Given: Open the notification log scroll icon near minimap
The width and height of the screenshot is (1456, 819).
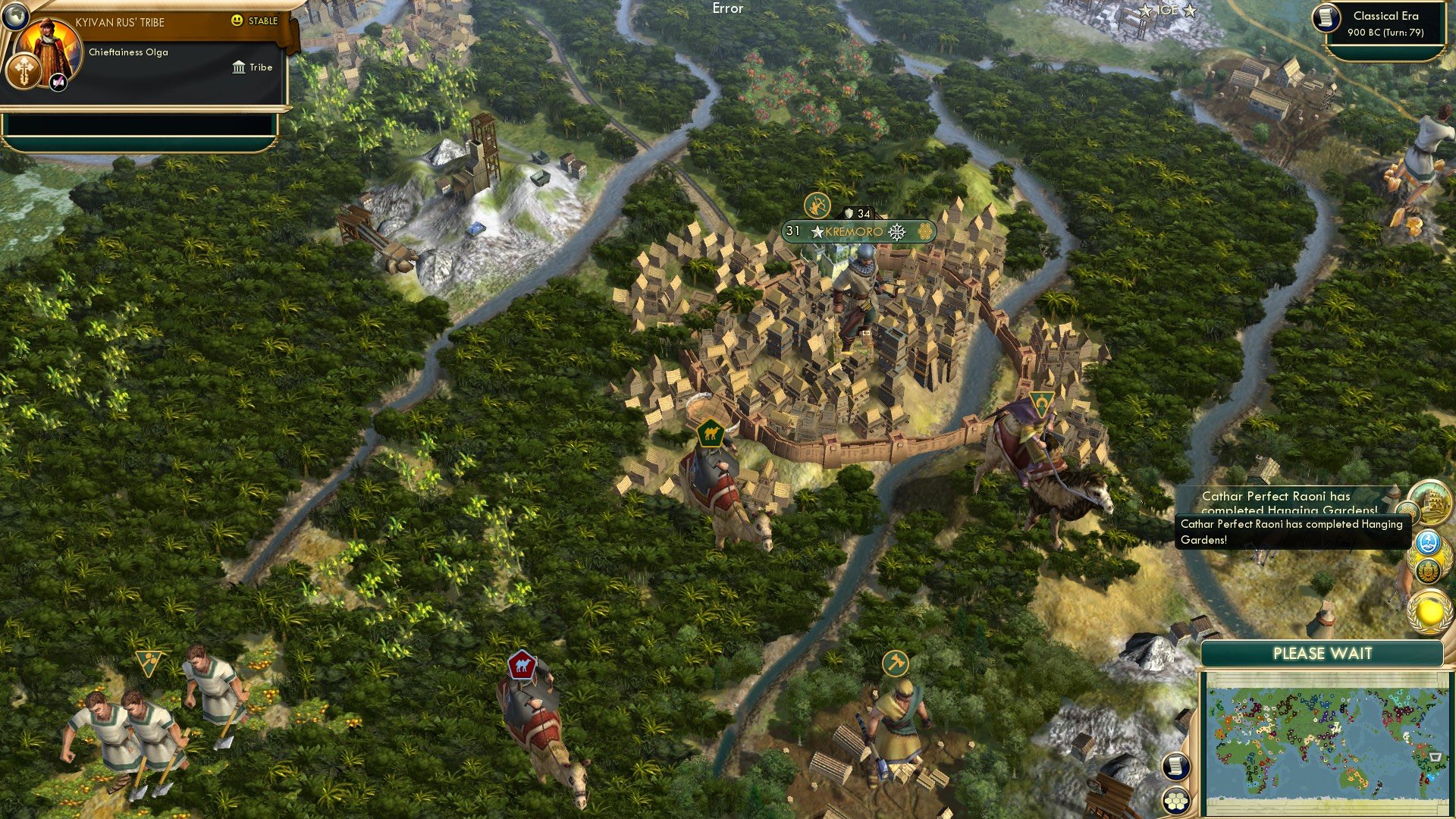Looking at the screenshot, I should [1176, 766].
